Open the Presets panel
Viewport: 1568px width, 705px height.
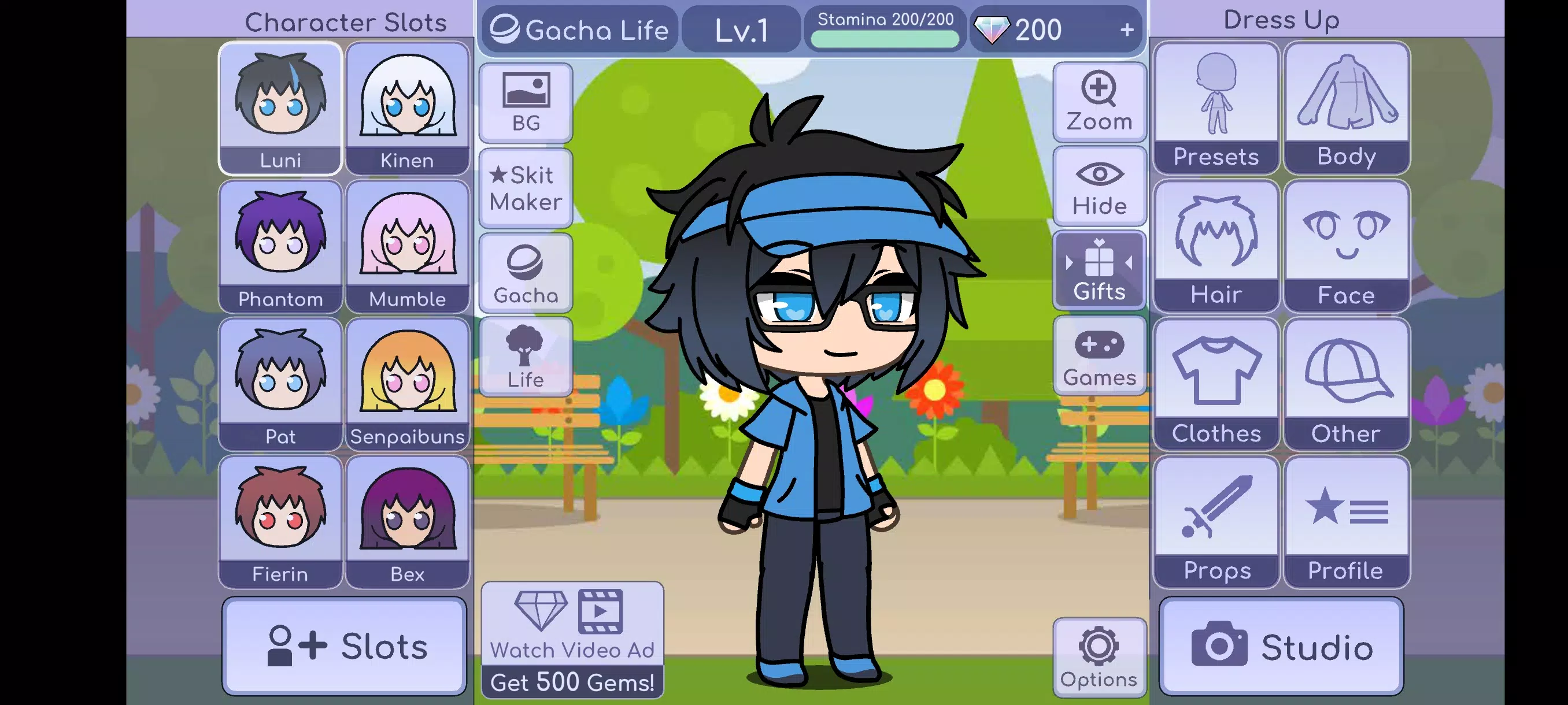pos(1215,107)
